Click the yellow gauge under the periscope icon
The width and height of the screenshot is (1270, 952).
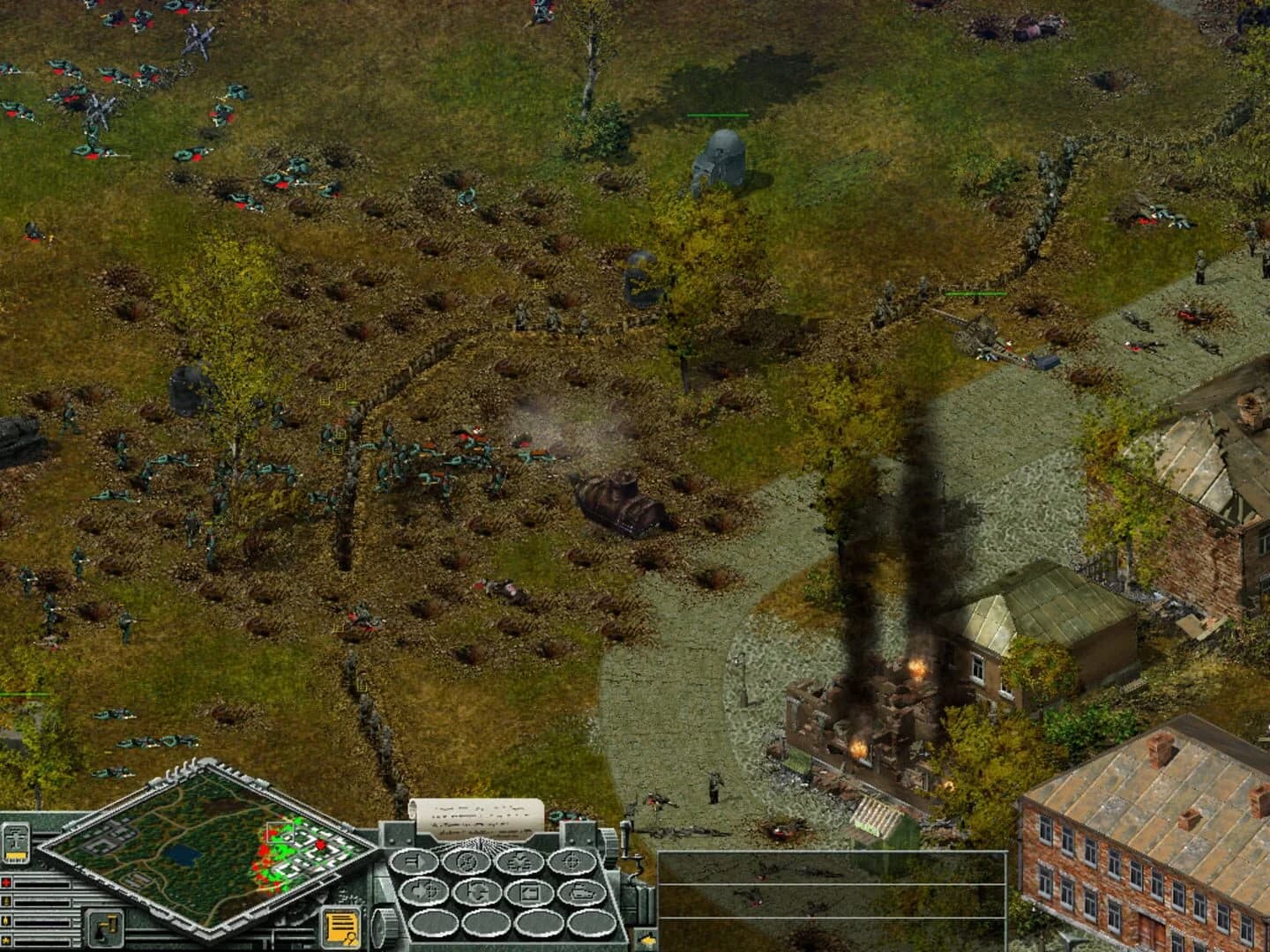pyautogui.click(x=15, y=855)
